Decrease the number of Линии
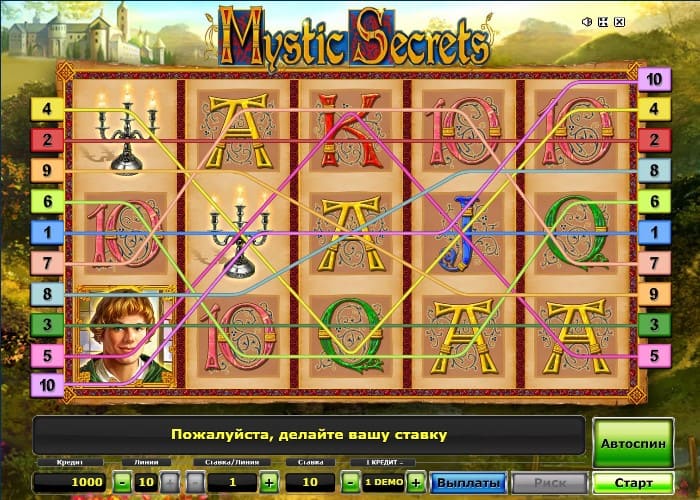700x500 pixels. click(121, 482)
